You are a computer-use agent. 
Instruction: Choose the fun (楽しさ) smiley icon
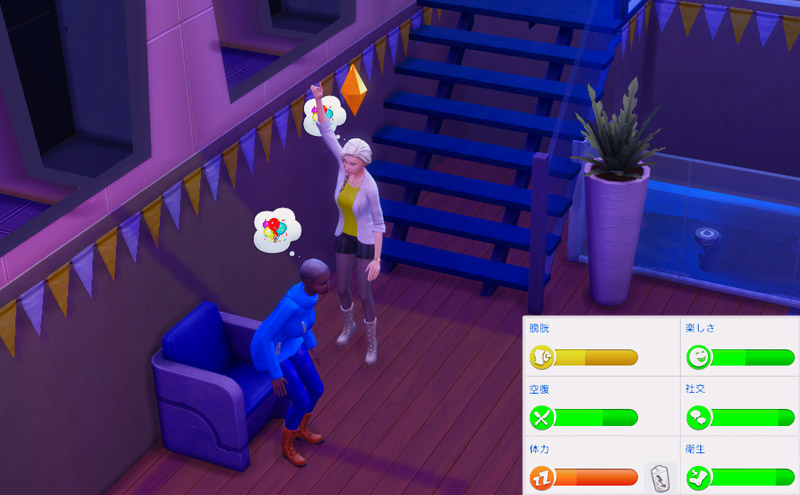698,357
